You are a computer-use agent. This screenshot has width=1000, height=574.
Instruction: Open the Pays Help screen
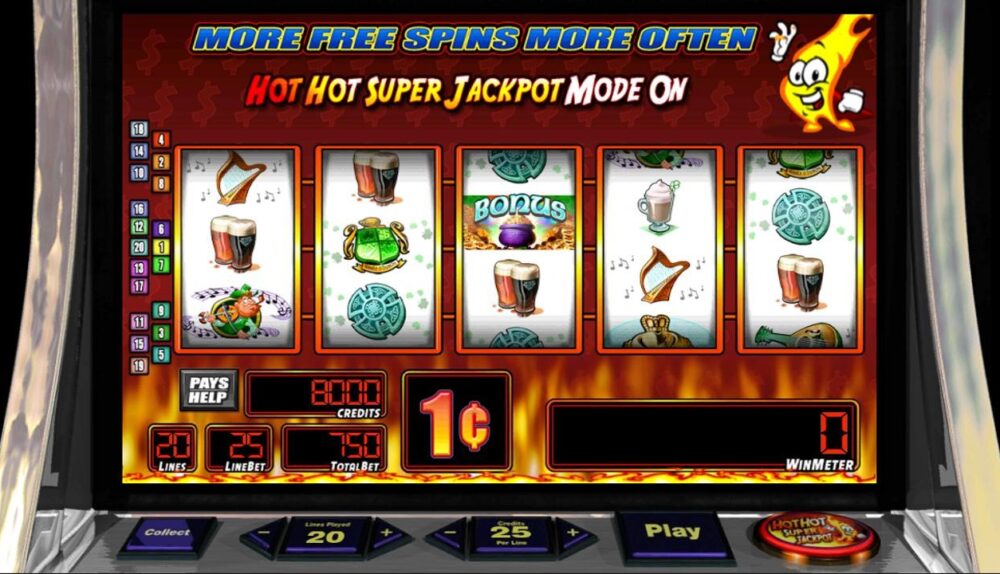[209, 389]
